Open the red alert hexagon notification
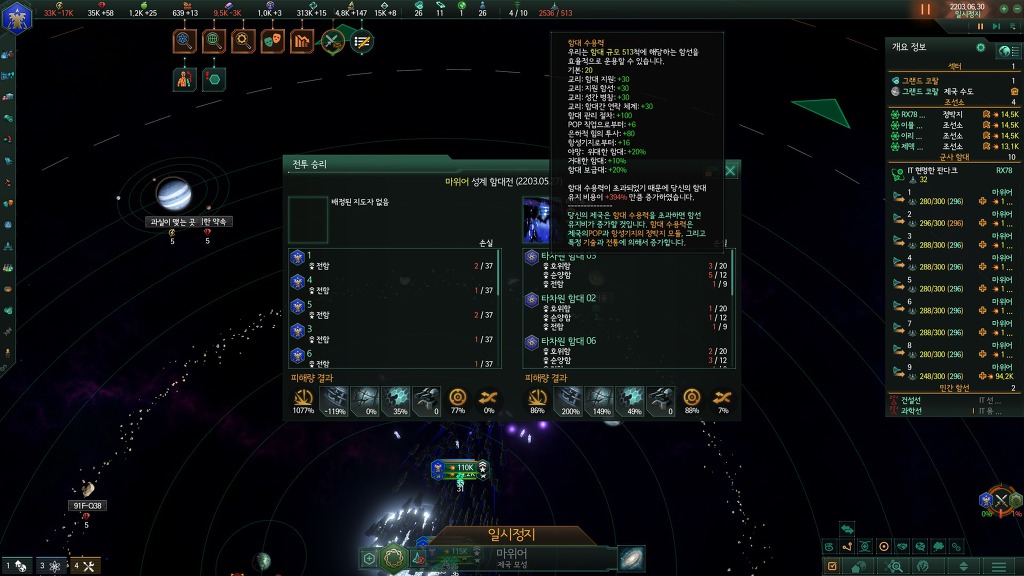This screenshot has height=576, width=1024. pos(213,79)
